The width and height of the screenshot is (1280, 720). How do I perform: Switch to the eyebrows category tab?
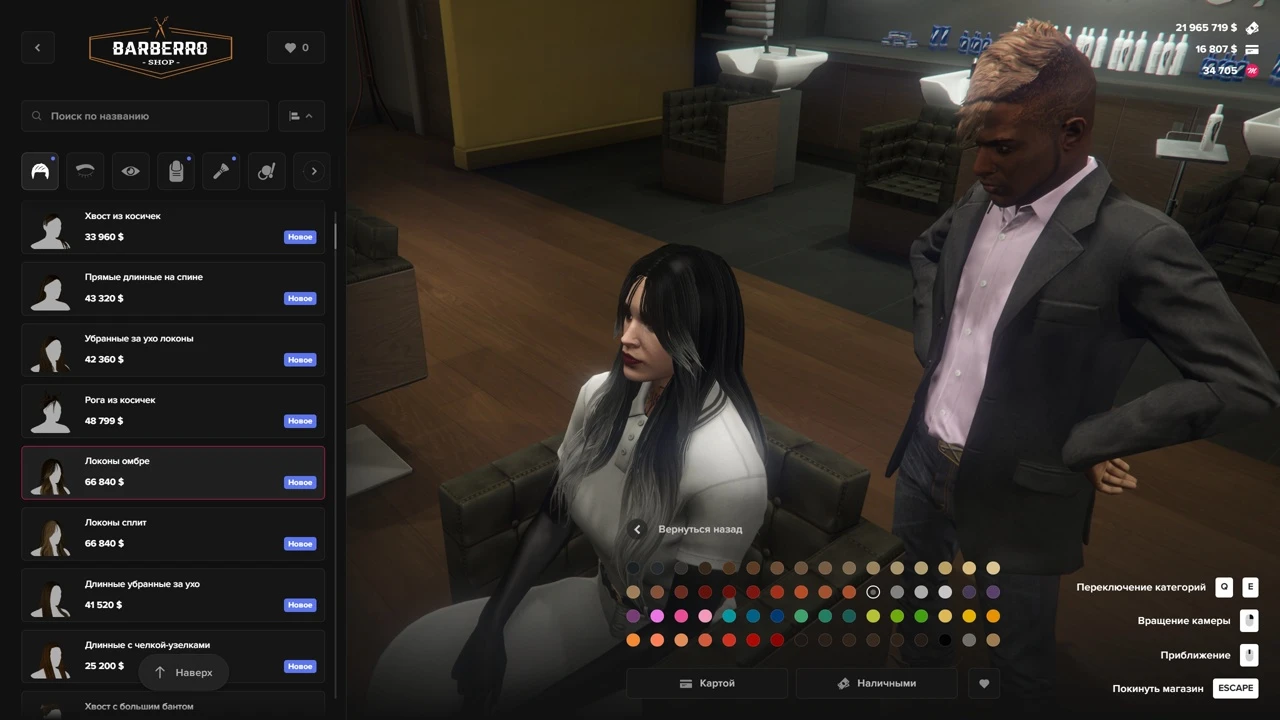85,171
